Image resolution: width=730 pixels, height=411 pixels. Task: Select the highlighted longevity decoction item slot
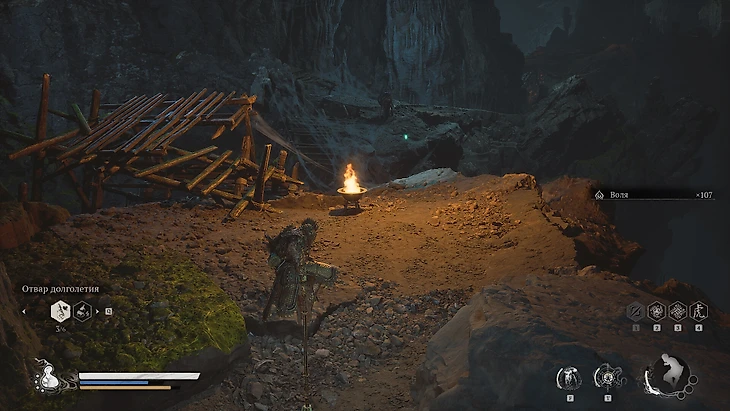click(60, 311)
